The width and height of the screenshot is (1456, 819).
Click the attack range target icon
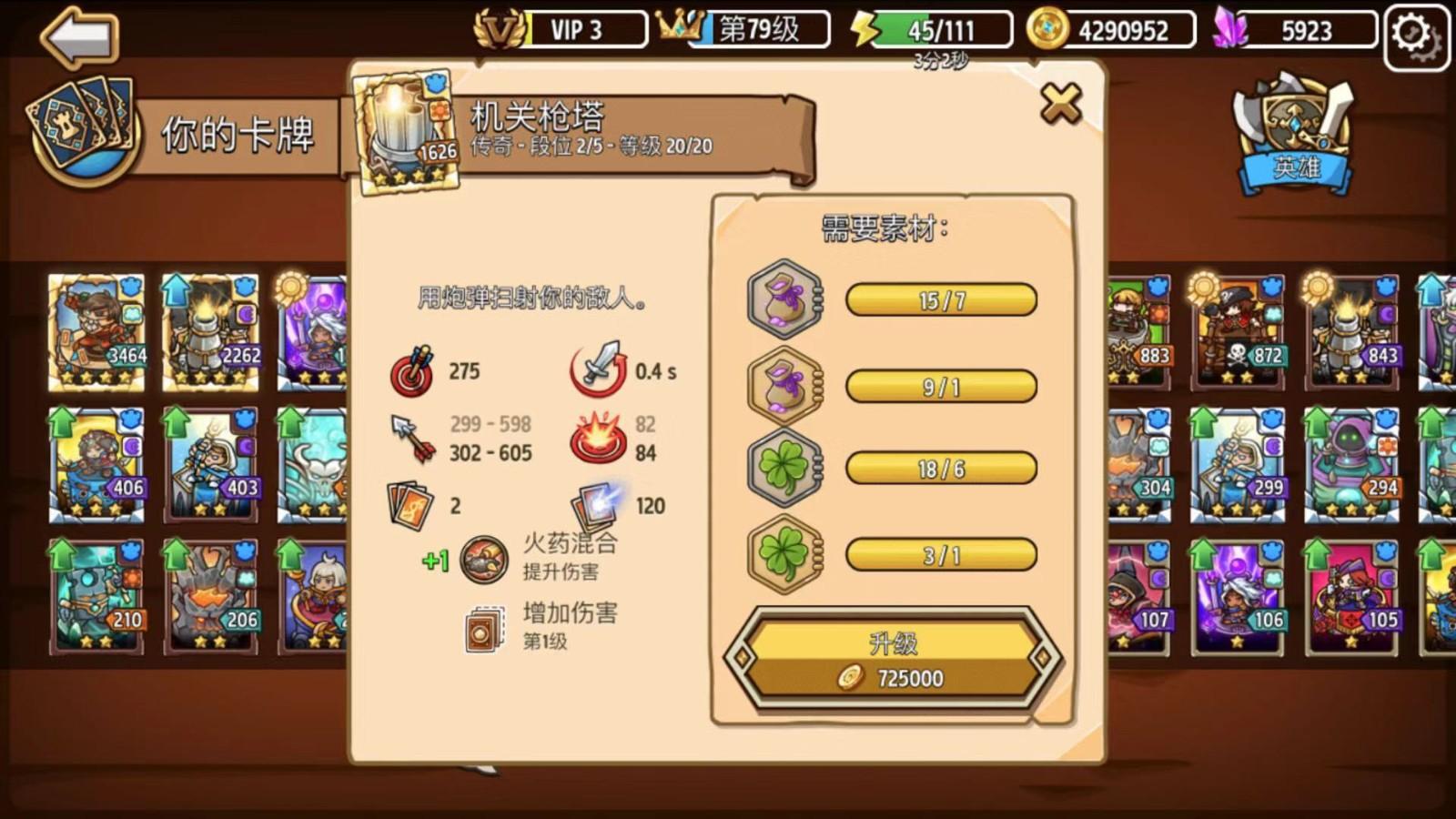[414, 371]
